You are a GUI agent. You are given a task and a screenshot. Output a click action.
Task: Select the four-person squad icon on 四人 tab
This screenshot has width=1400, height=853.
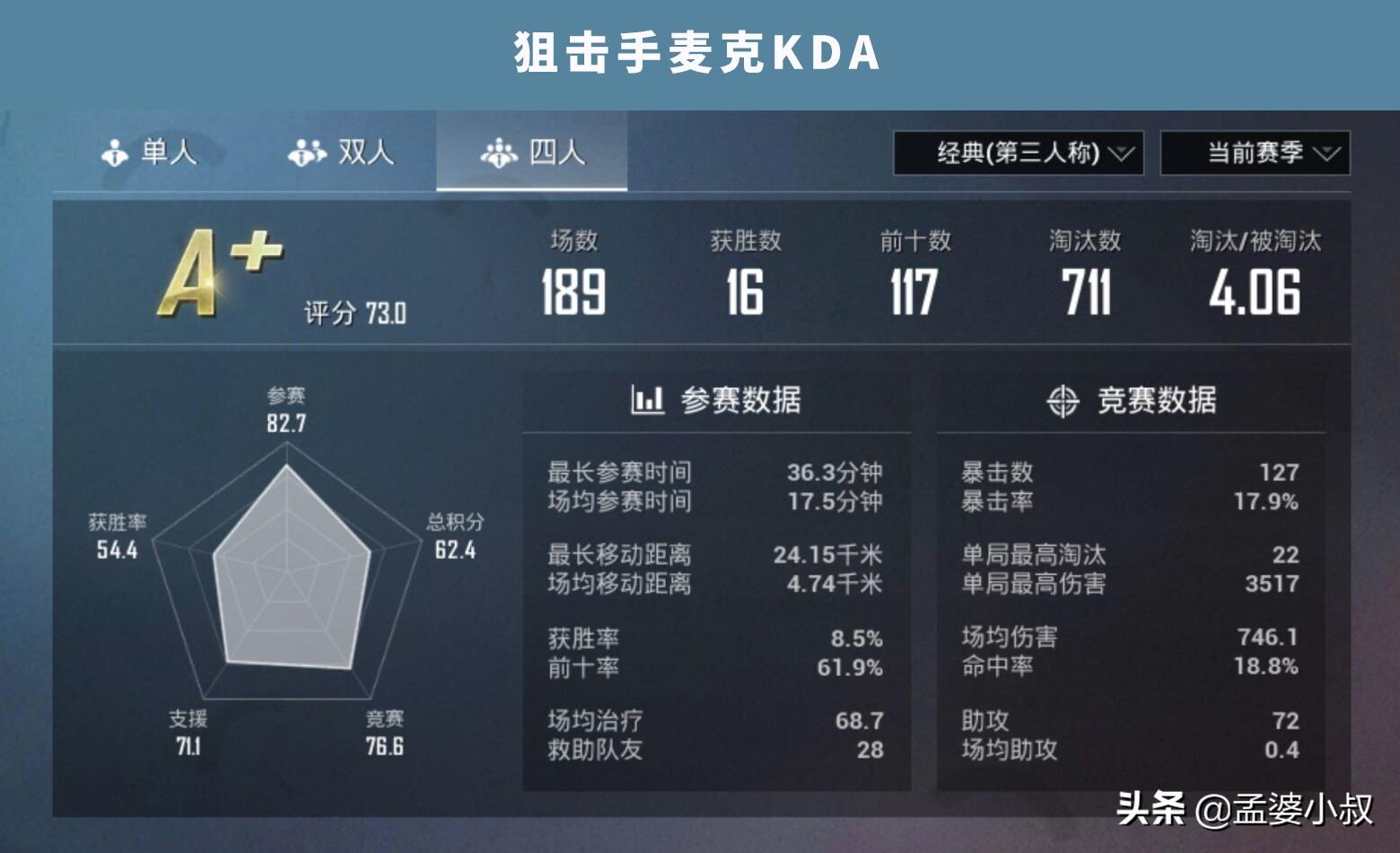pyautogui.click(x=499, y=153)
